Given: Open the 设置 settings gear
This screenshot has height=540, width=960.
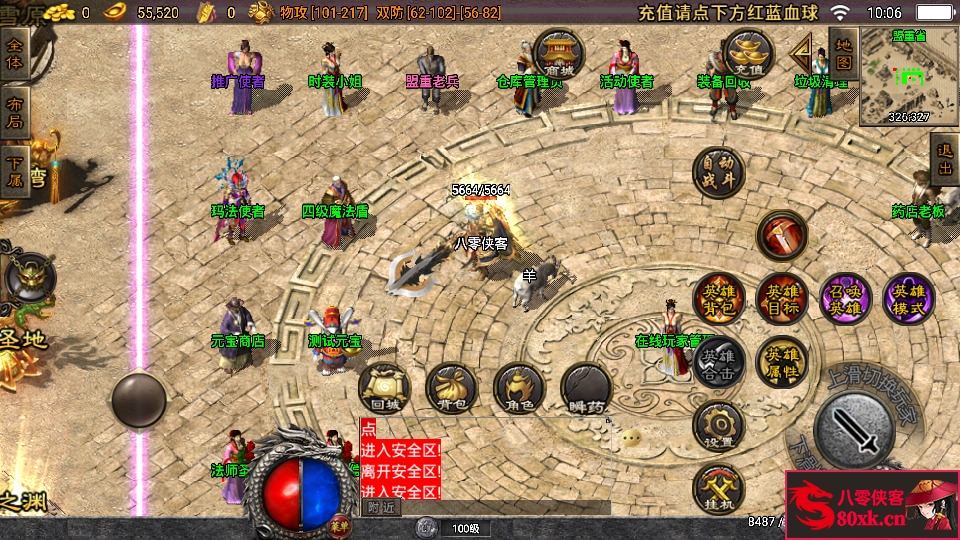Looking at the screenshot, I should 718,426.
